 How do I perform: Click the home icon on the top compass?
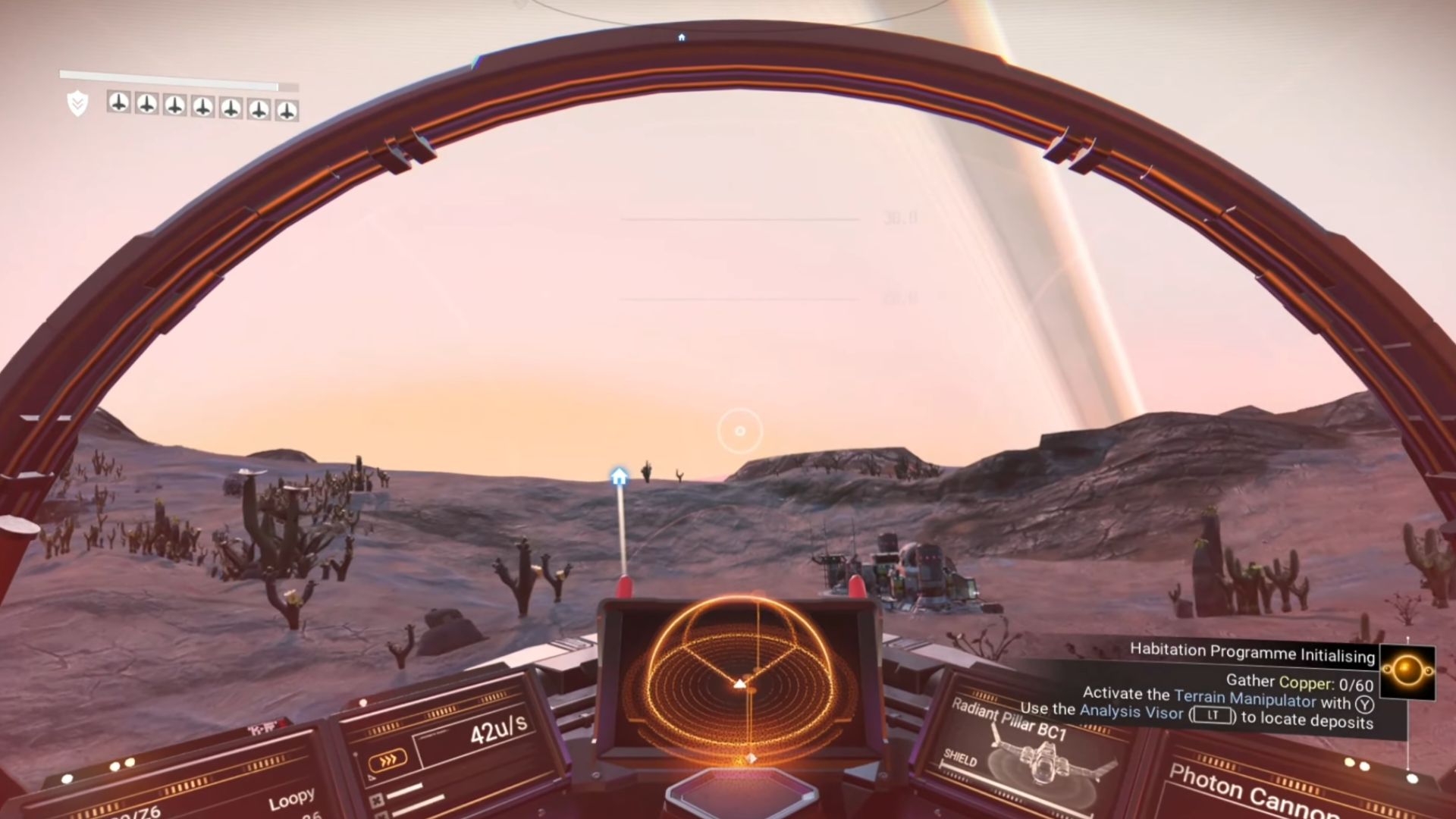682,37
